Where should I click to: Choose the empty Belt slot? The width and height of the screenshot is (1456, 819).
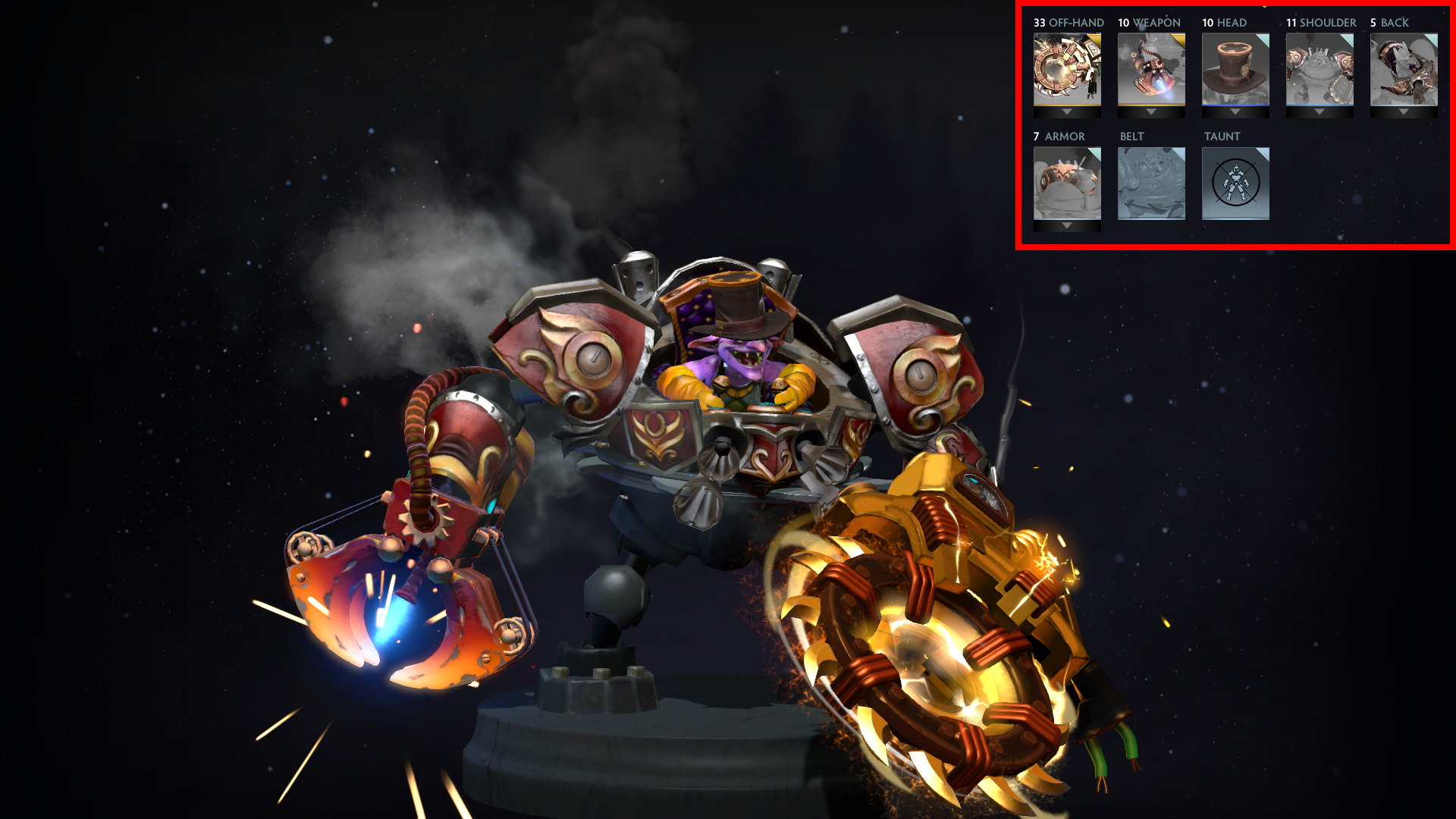1151,183
